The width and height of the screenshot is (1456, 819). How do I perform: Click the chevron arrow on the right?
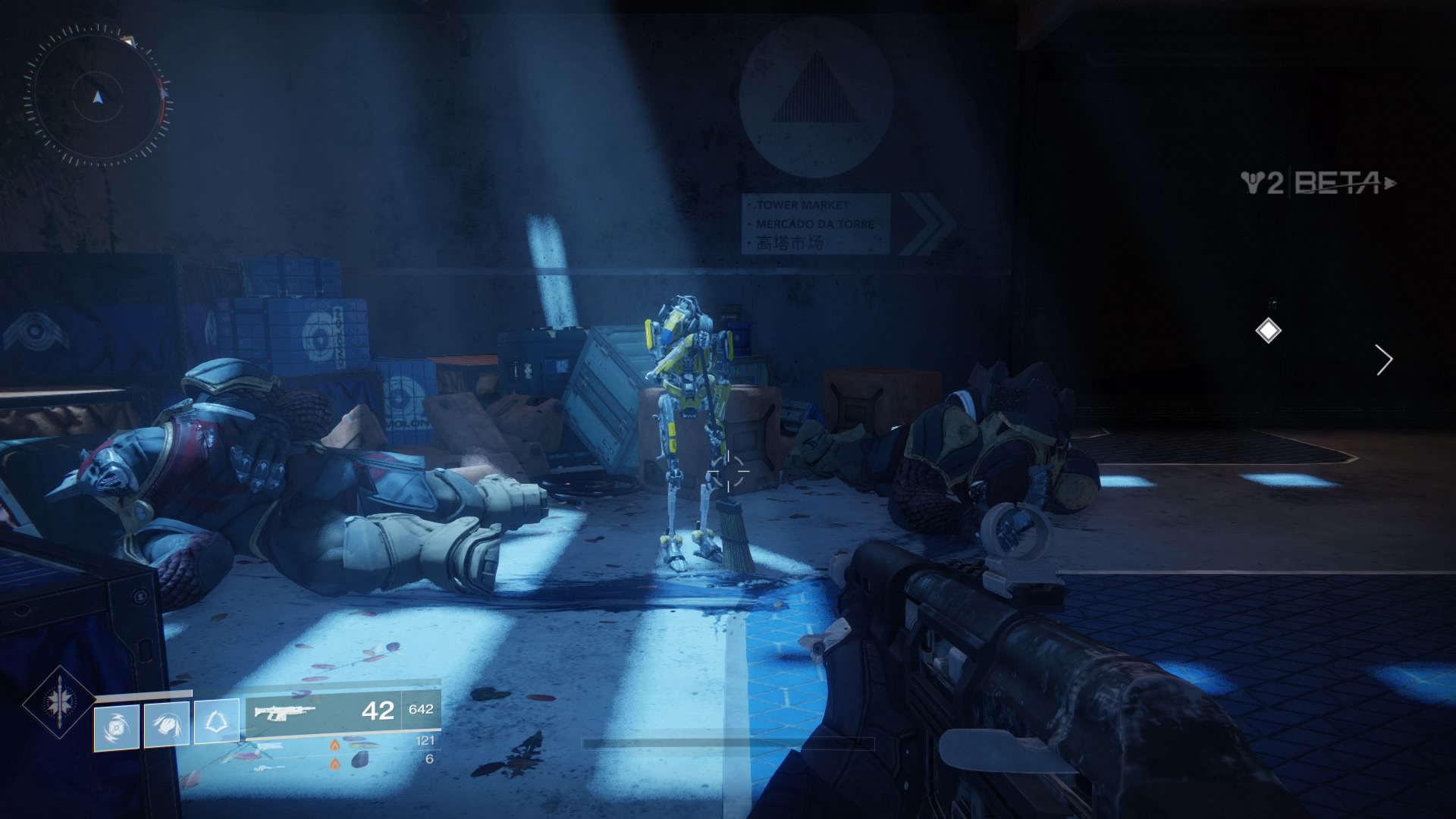[1384, 360]
